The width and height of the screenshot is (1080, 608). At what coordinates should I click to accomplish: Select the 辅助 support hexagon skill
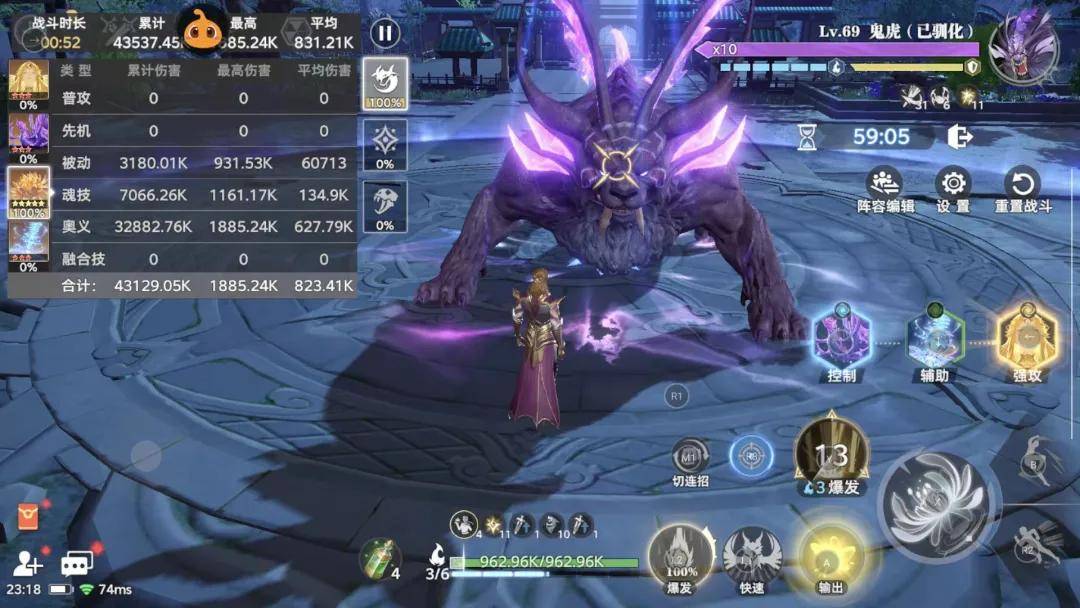(x=934, y=339)
